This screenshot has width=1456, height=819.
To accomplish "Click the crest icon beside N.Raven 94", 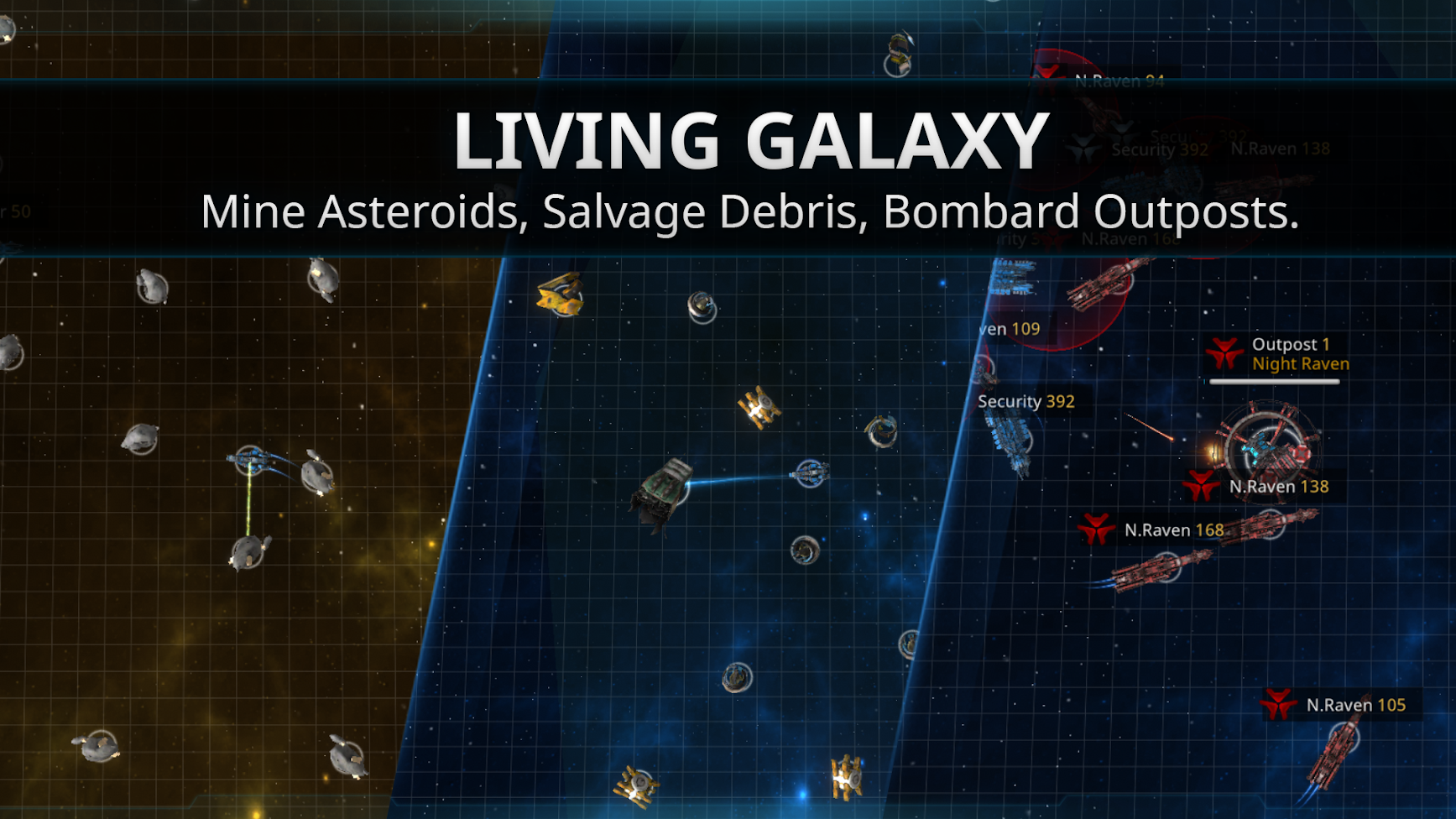I will pyautogui.click(x=1046, y=77).
